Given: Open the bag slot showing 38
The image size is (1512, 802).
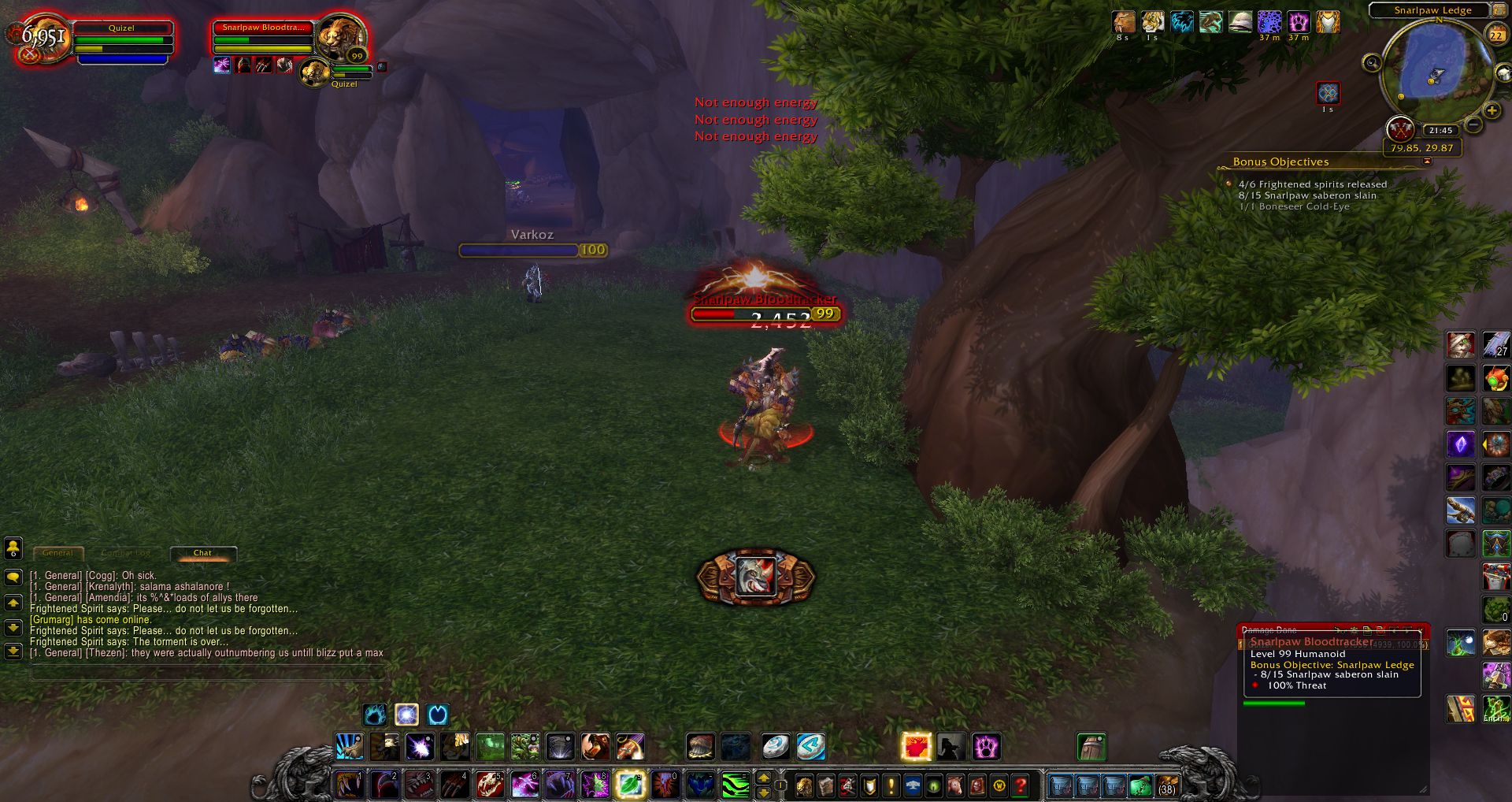Looking at the screenshot, I should pyautogui.click(x=1166, y=785).
